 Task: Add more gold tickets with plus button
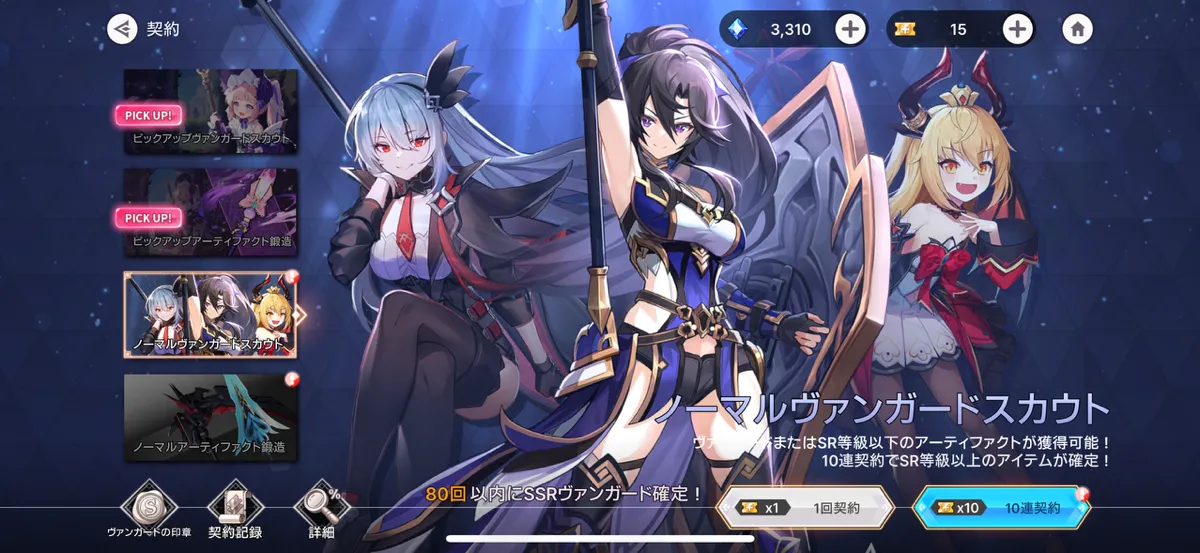click(x=1017, y=29)
